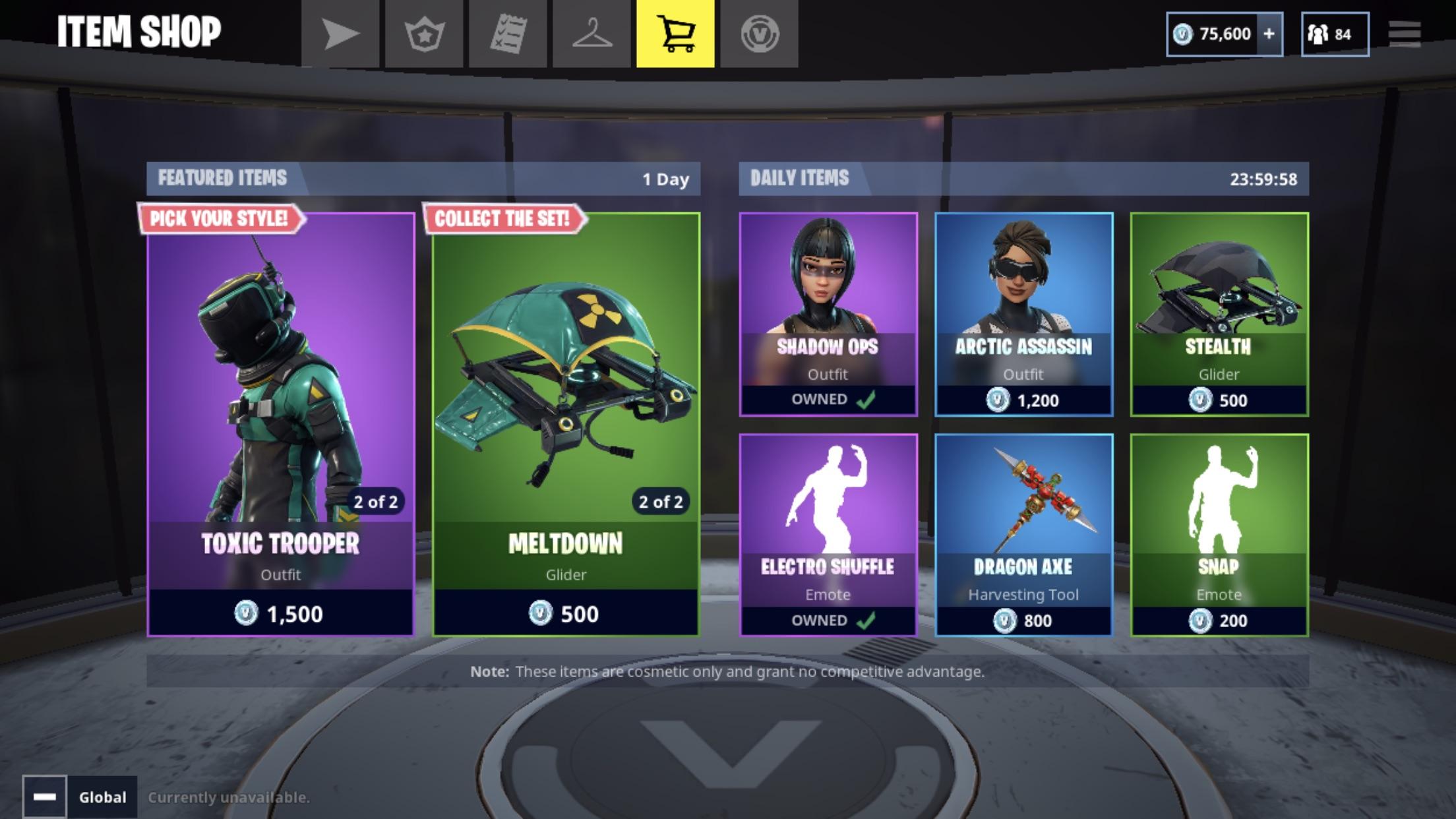Open the Global chat channel selector
The width and height of the screenshot is (1456, 819).
(102, 797)
